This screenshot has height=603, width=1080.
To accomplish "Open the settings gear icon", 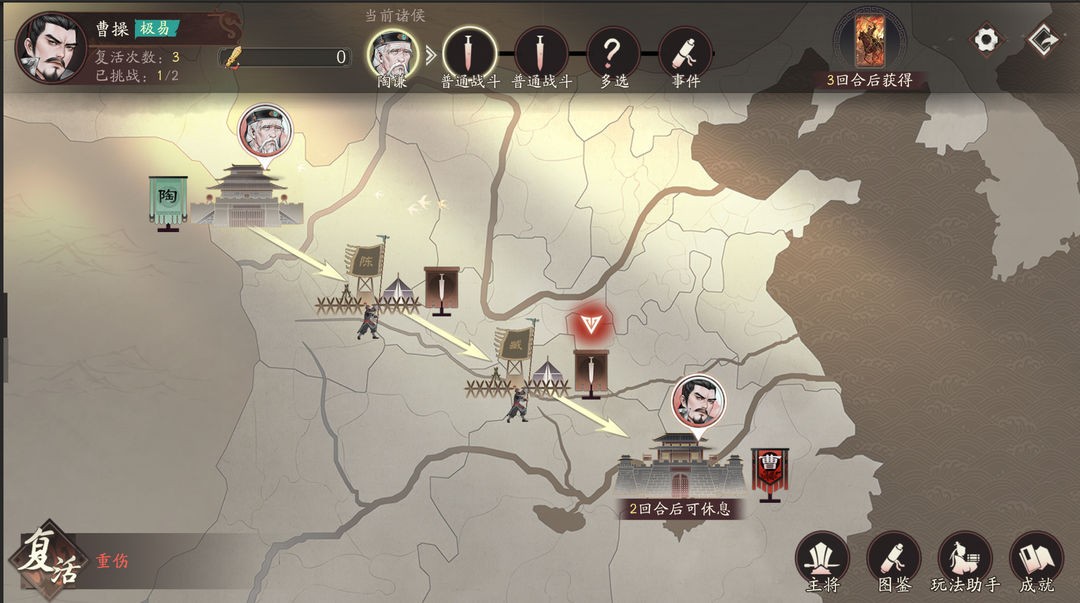I will (986, 39).
